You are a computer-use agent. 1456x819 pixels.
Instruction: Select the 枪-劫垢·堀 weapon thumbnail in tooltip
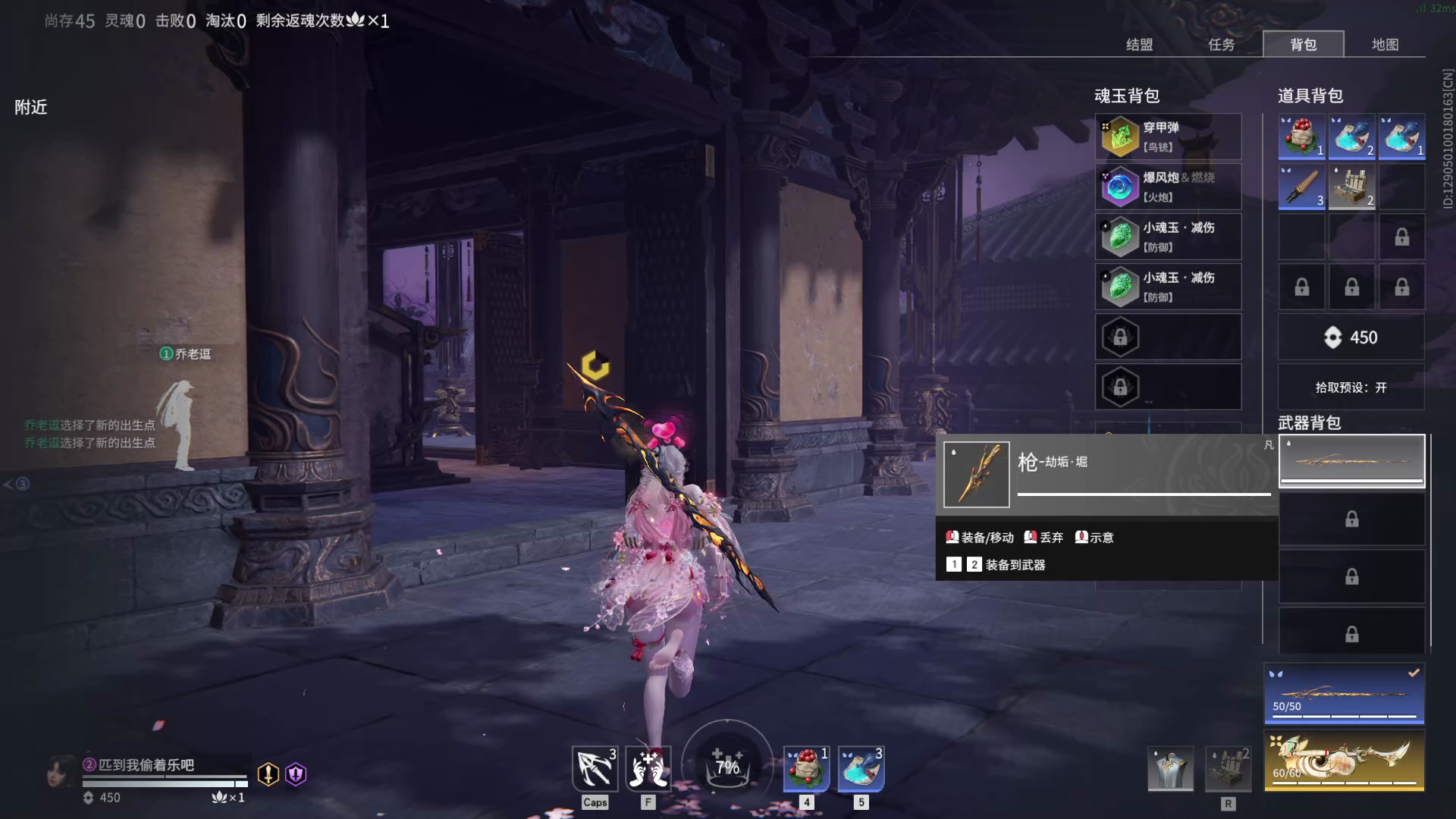click(975, 474)
